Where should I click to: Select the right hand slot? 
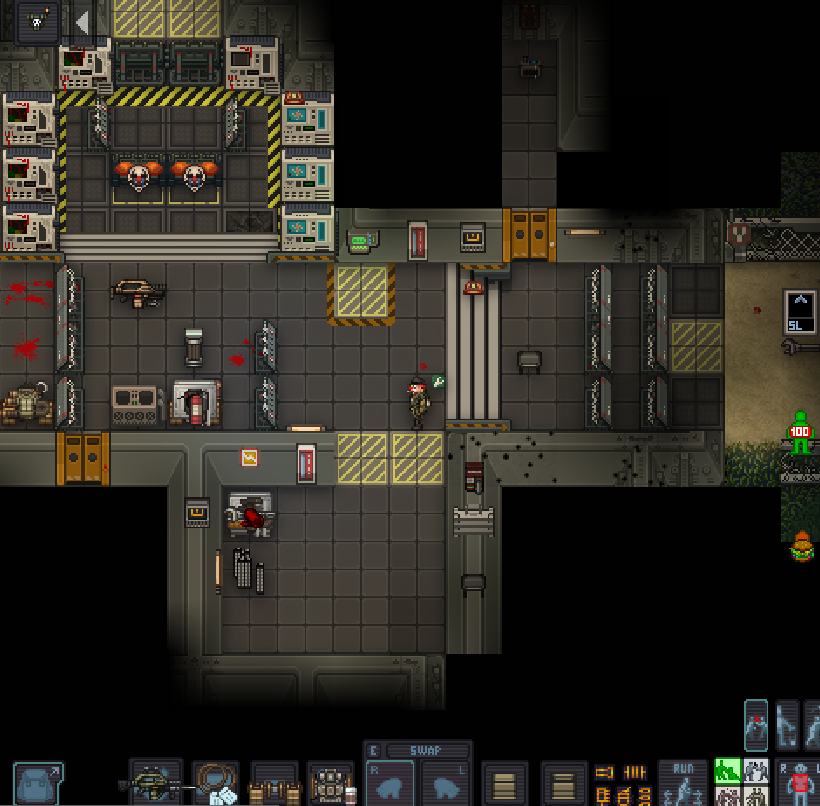[389, 784]
